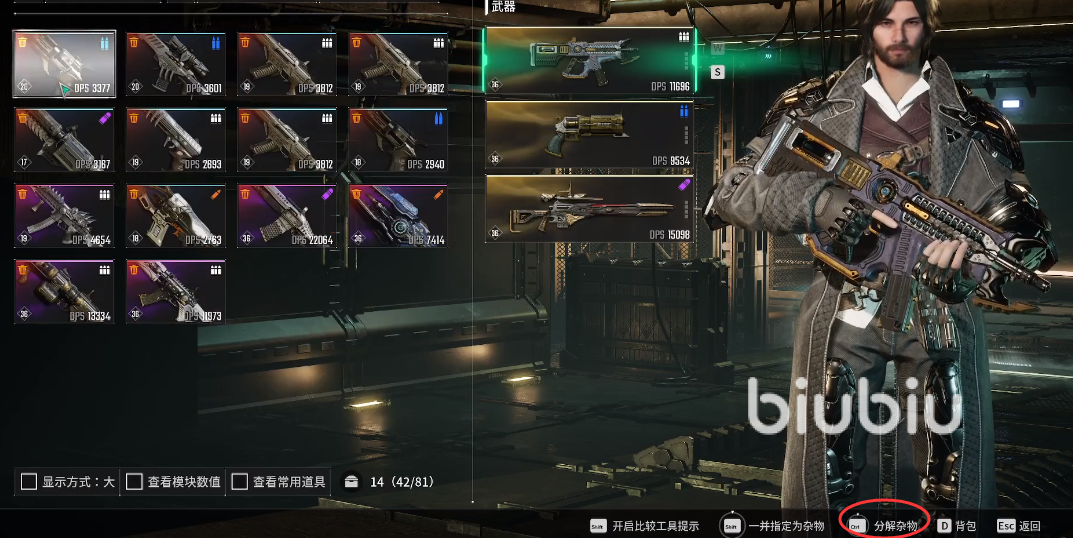The image size is (1073, 538).
Task: Tick the 查看常用道具 checkbox
Action: 240,482
